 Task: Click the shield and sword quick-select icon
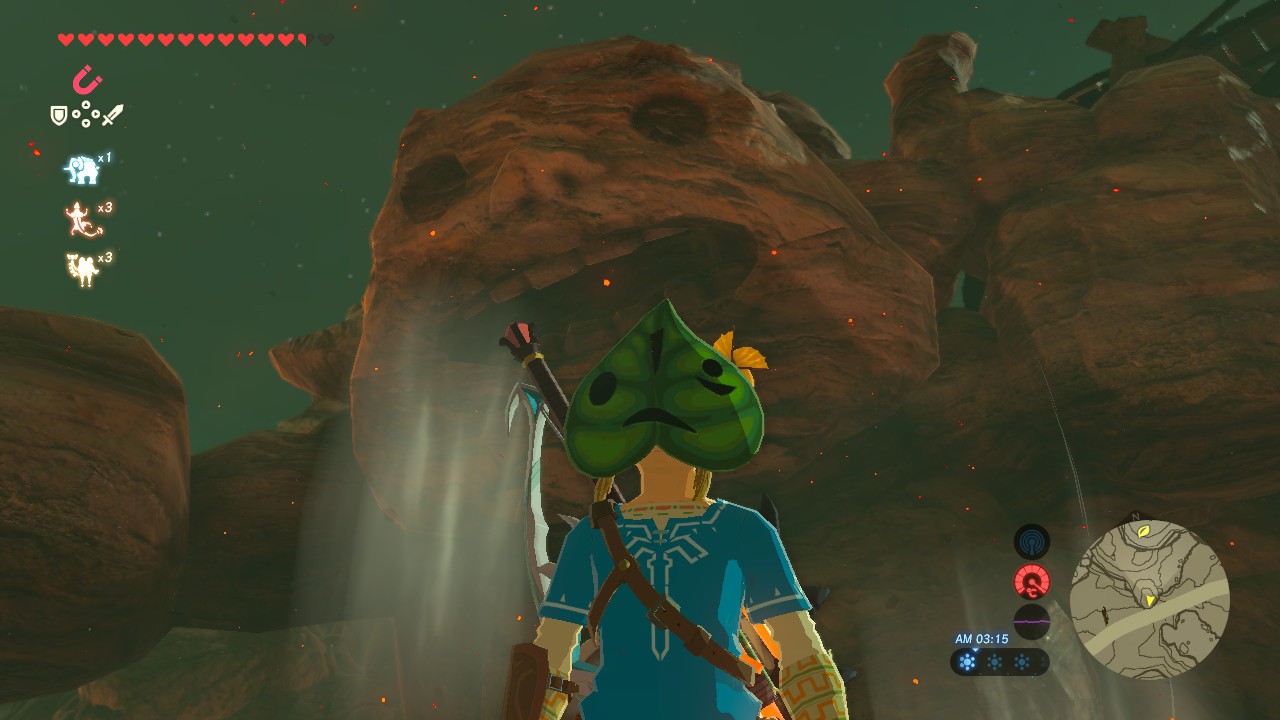pyautogui.click(x=87, y=116)
